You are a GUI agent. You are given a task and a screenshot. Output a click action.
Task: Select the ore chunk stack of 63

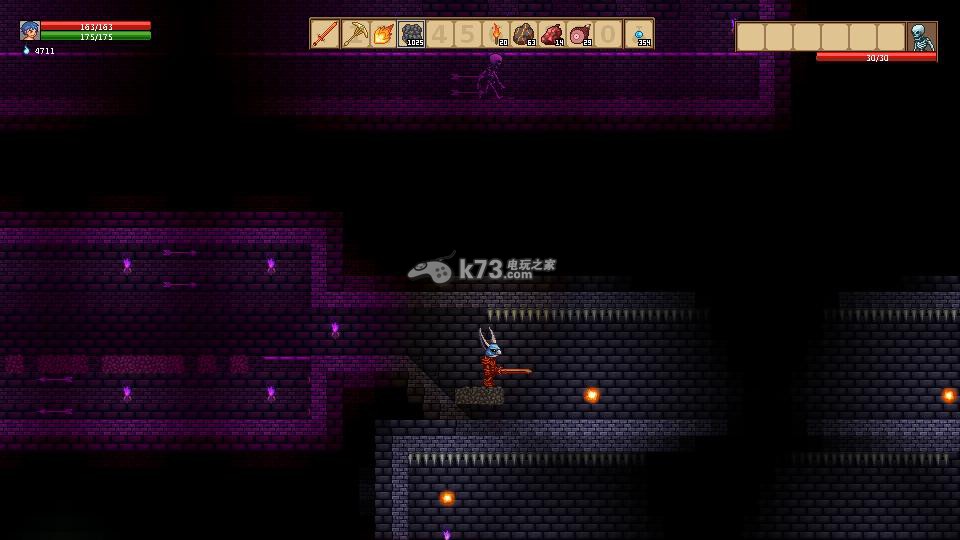(524, 34)
